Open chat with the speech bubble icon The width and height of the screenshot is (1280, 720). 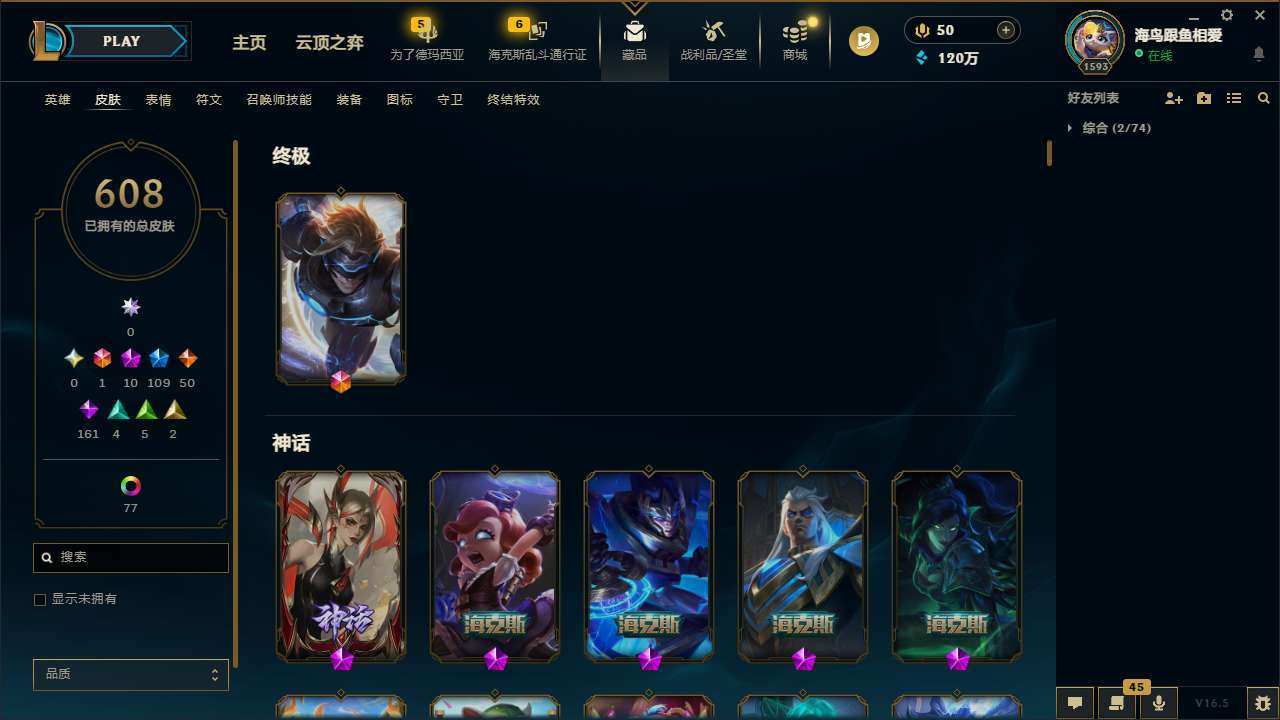pos(1075,703)
